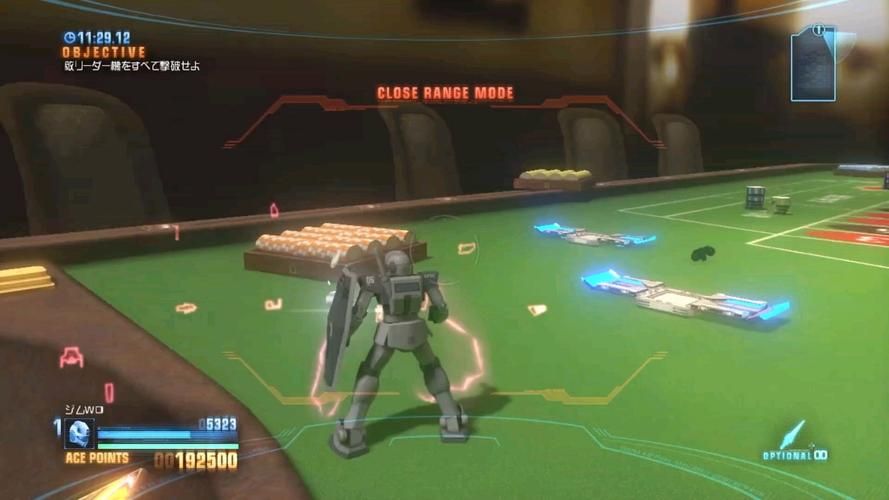Toggle the CLOSE RANGE MODE indicator

pyautogui.click(x=445, y=94)
